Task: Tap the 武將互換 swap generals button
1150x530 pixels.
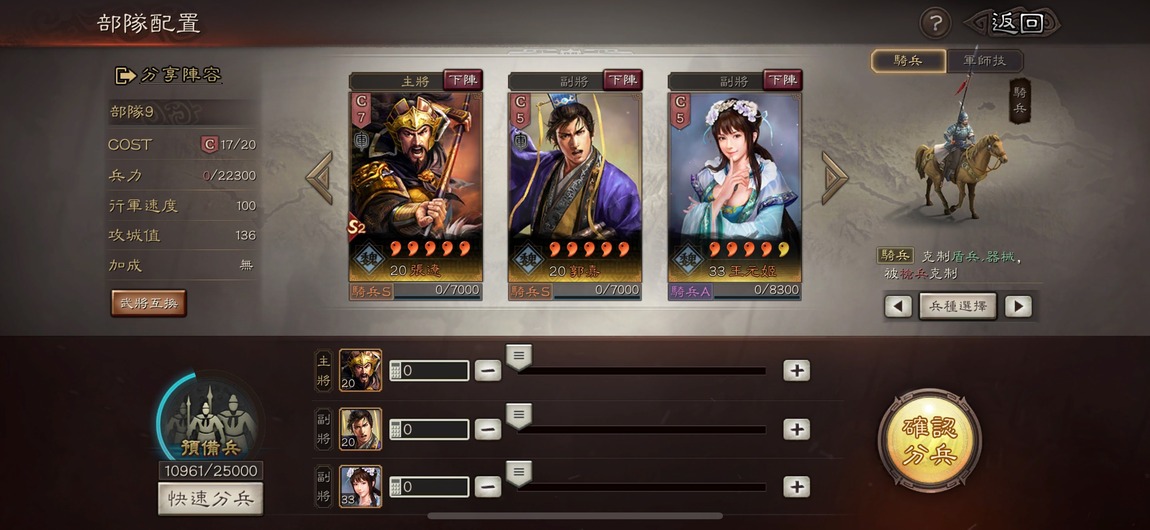Action: (148, 303)
